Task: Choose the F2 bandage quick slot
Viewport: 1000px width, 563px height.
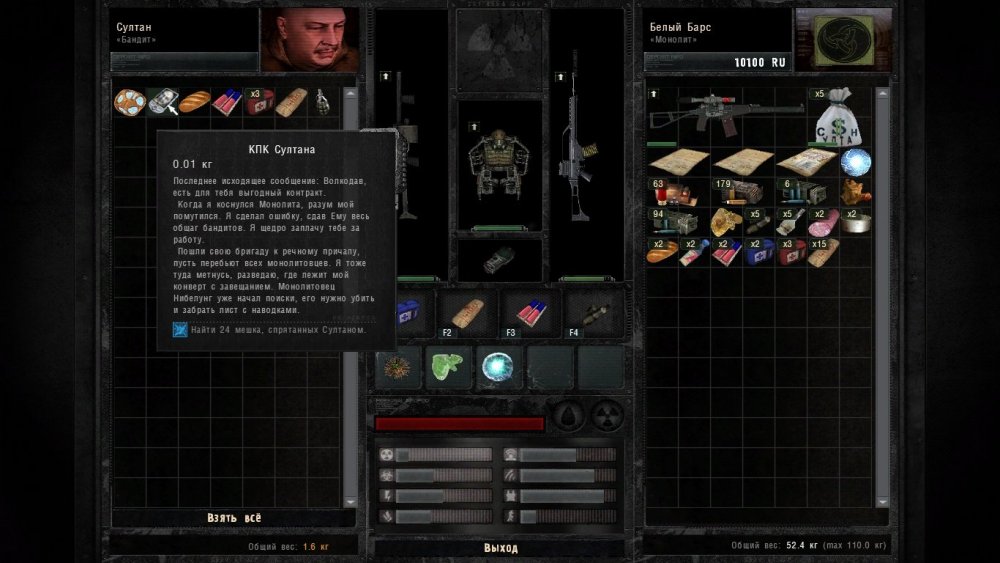Action: pos(467,313)
